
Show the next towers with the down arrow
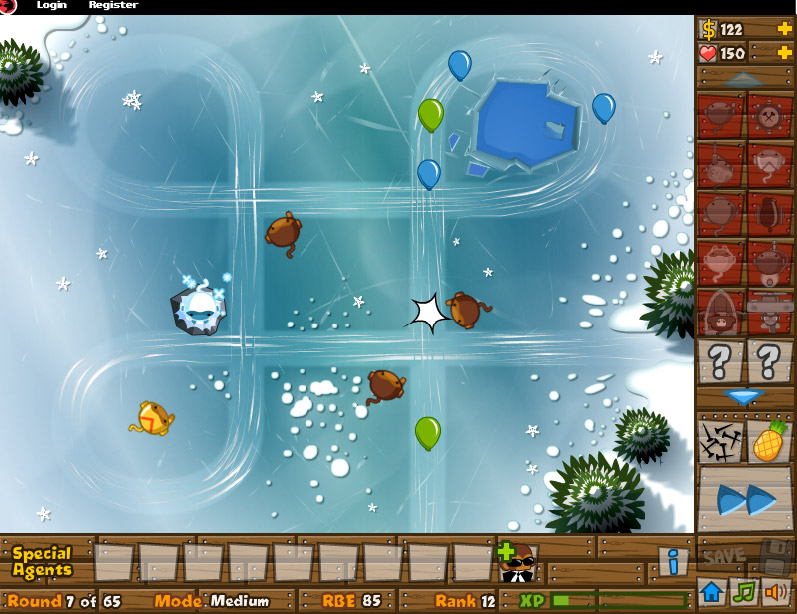(x=744, y=397)
